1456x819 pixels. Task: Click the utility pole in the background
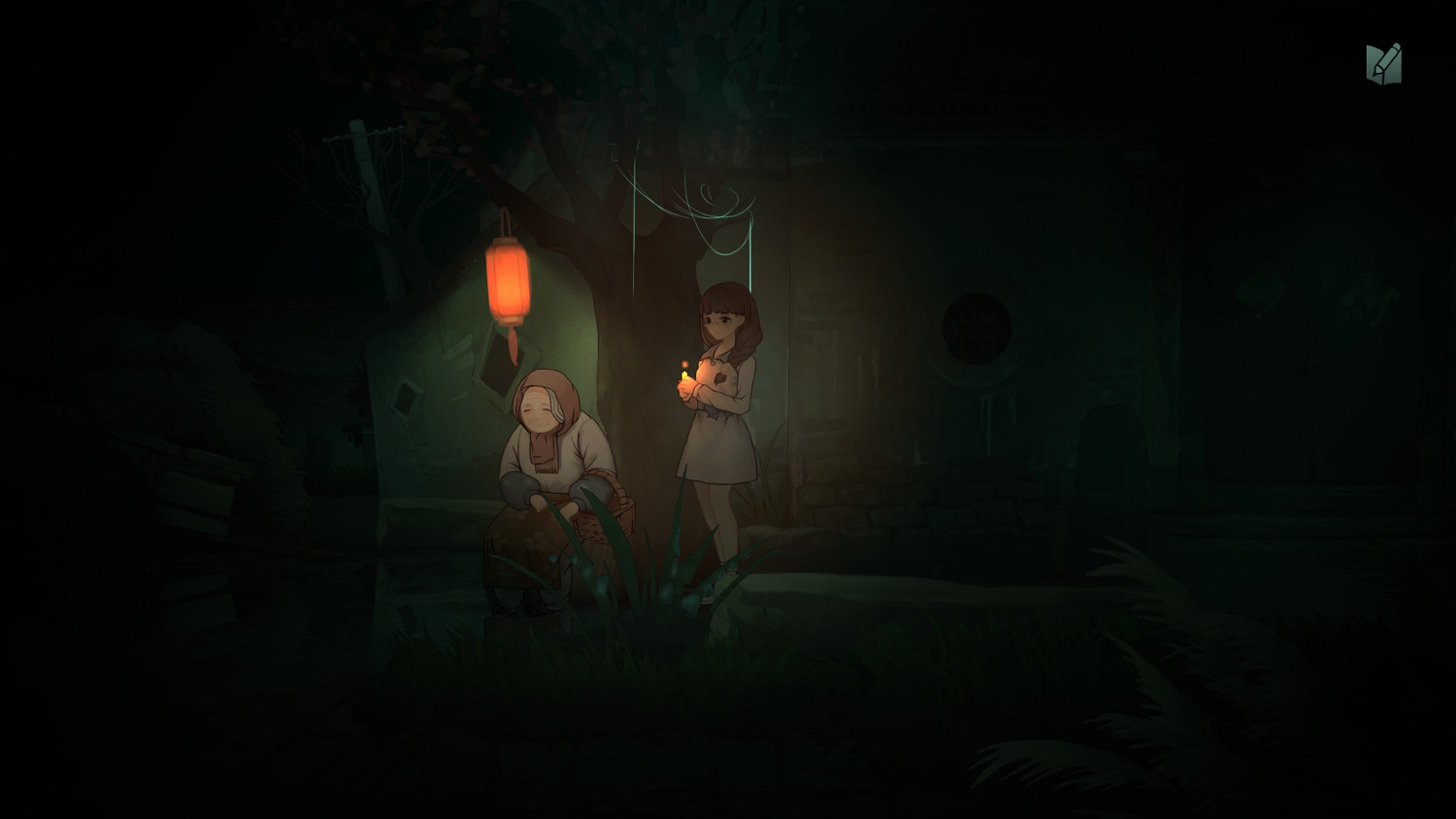pos(361,155)
